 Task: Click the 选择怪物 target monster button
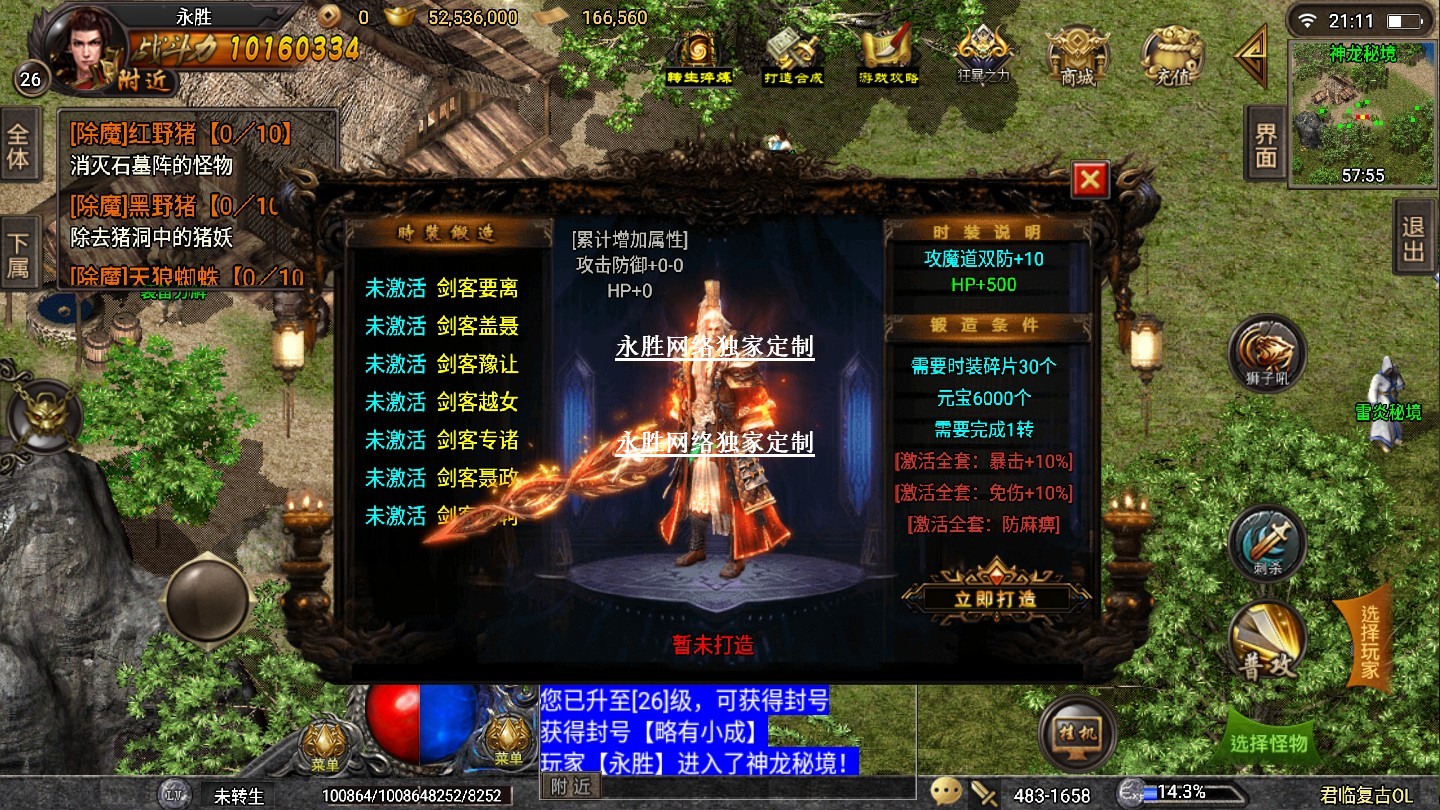(x=1268, y=744)
